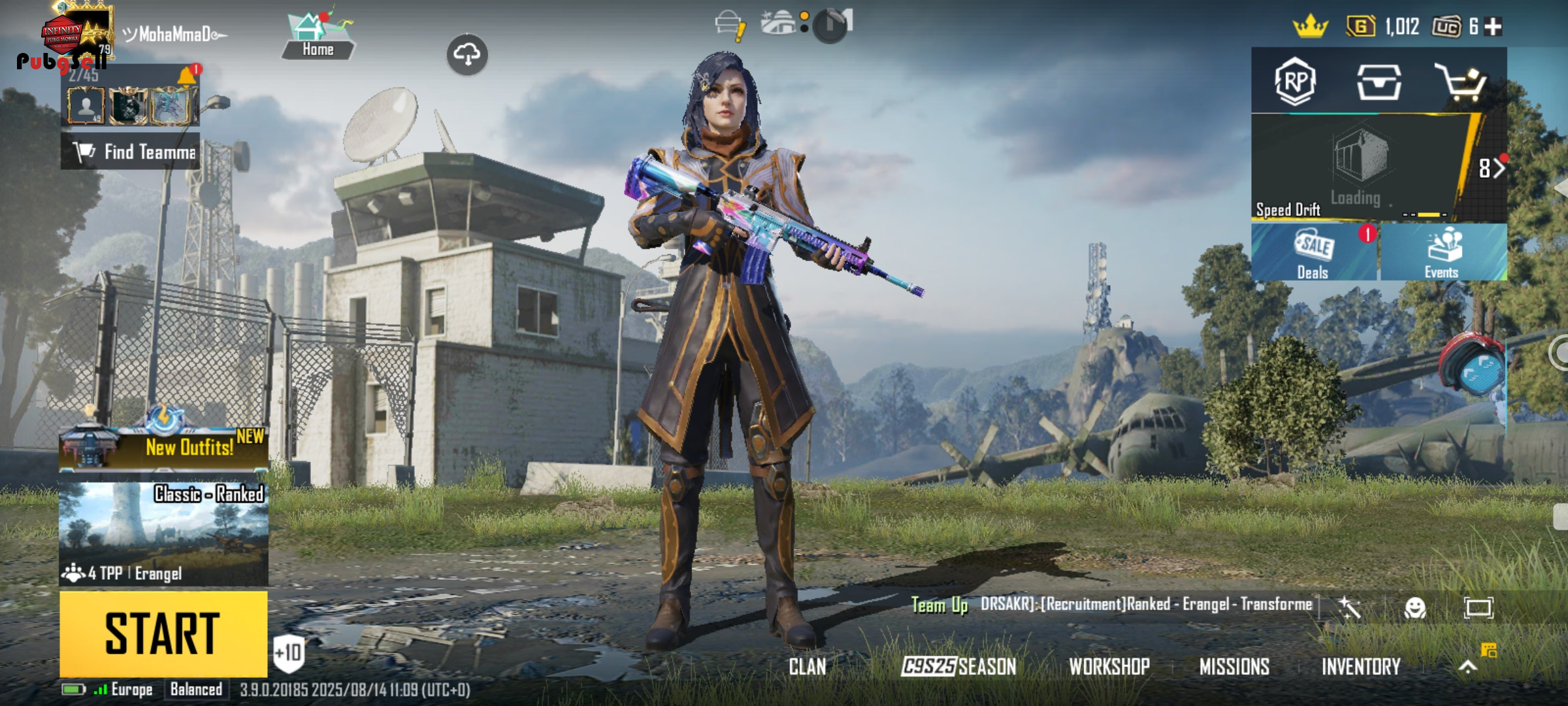The height and width of the screenshot is (706, 1568).
Task: Open the C9S25 SEASON menu
Action: [x=958, y=667]
